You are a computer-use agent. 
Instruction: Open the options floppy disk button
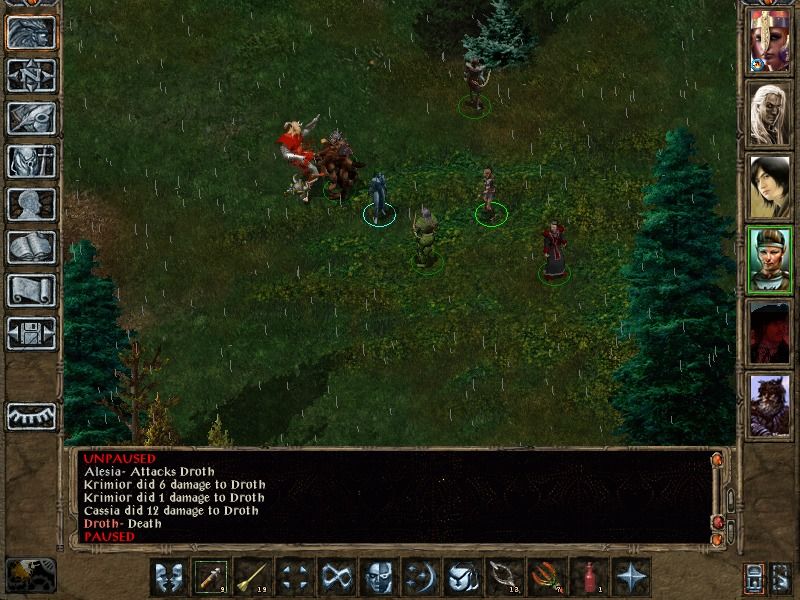(31, 333)
